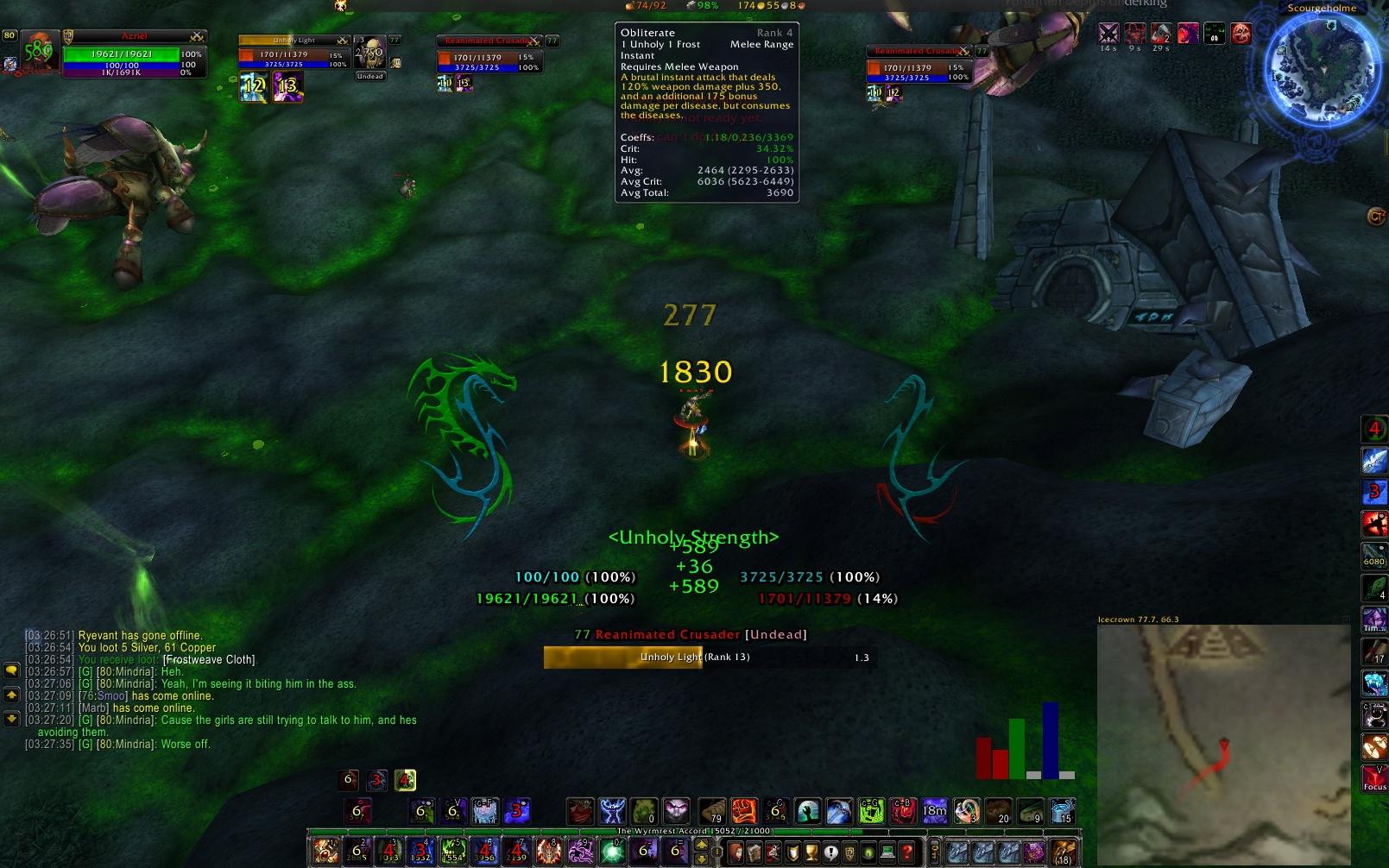Screen dimensions: 1389x868
Task: Open the character info micro button
Action: click(x=736, y=852)
